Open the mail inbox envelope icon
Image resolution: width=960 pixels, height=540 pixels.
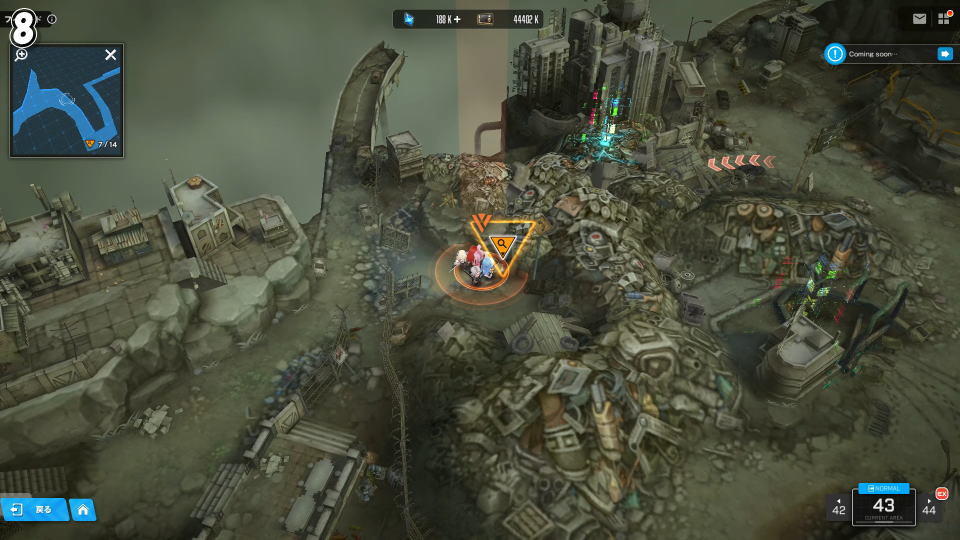[x=919, y=18]
